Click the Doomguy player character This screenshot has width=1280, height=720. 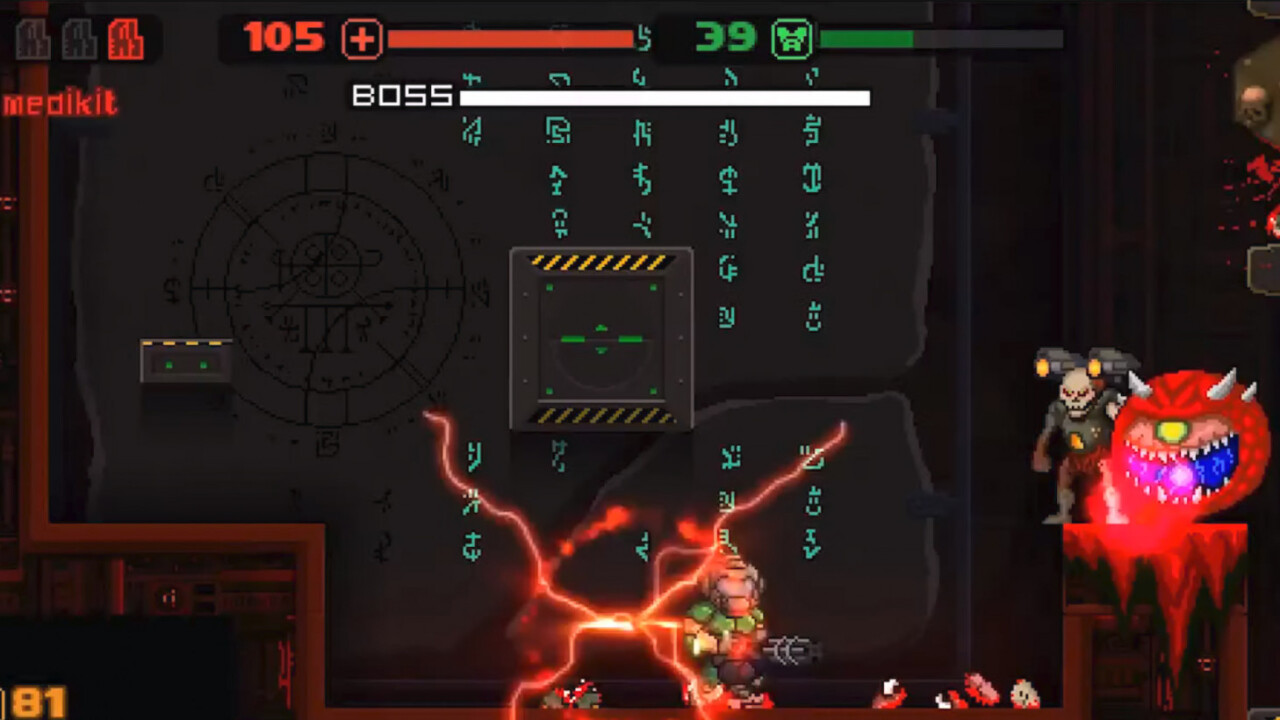tap(735, 620)
